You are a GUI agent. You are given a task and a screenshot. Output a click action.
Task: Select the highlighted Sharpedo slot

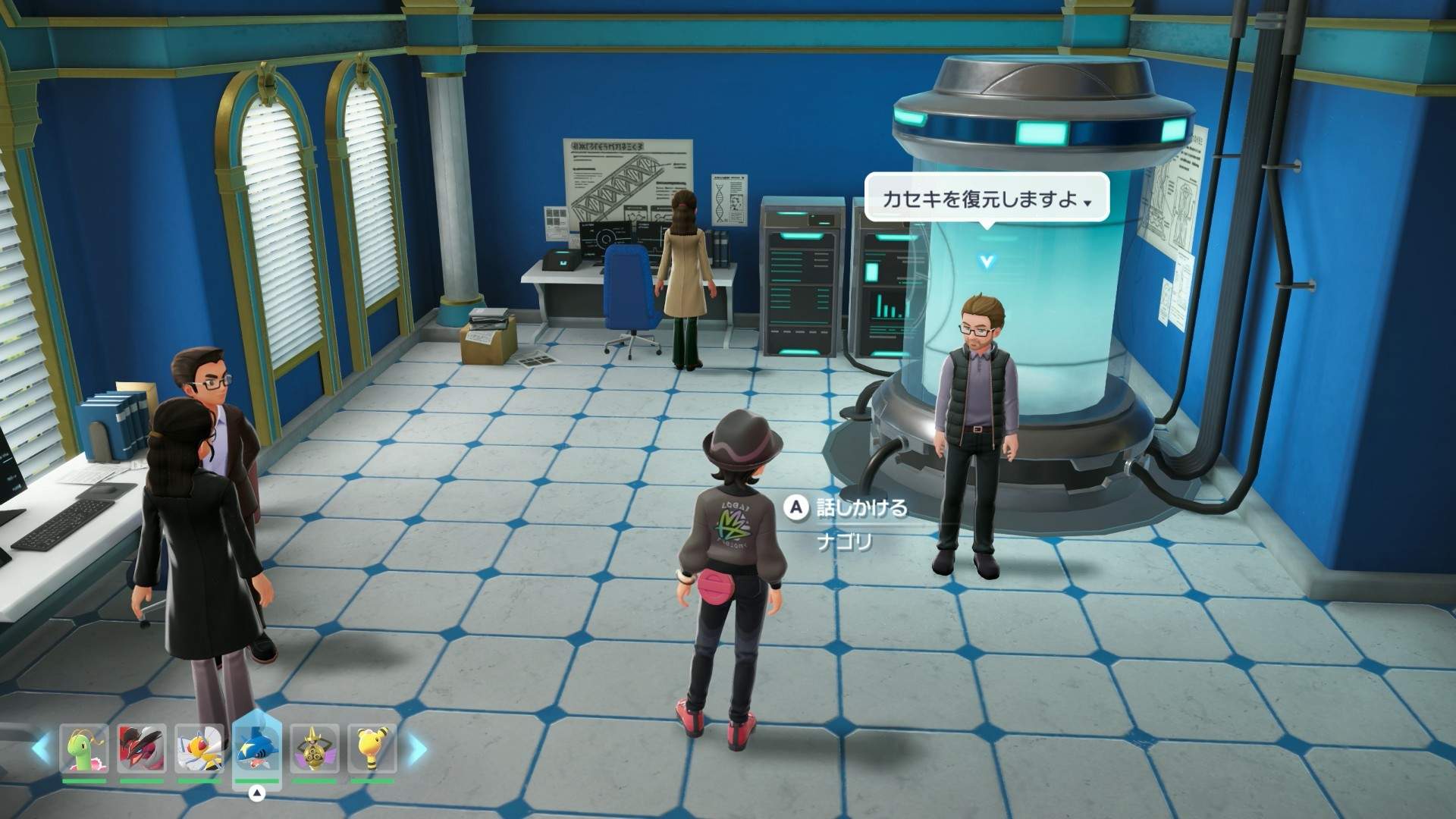[257, 749]
